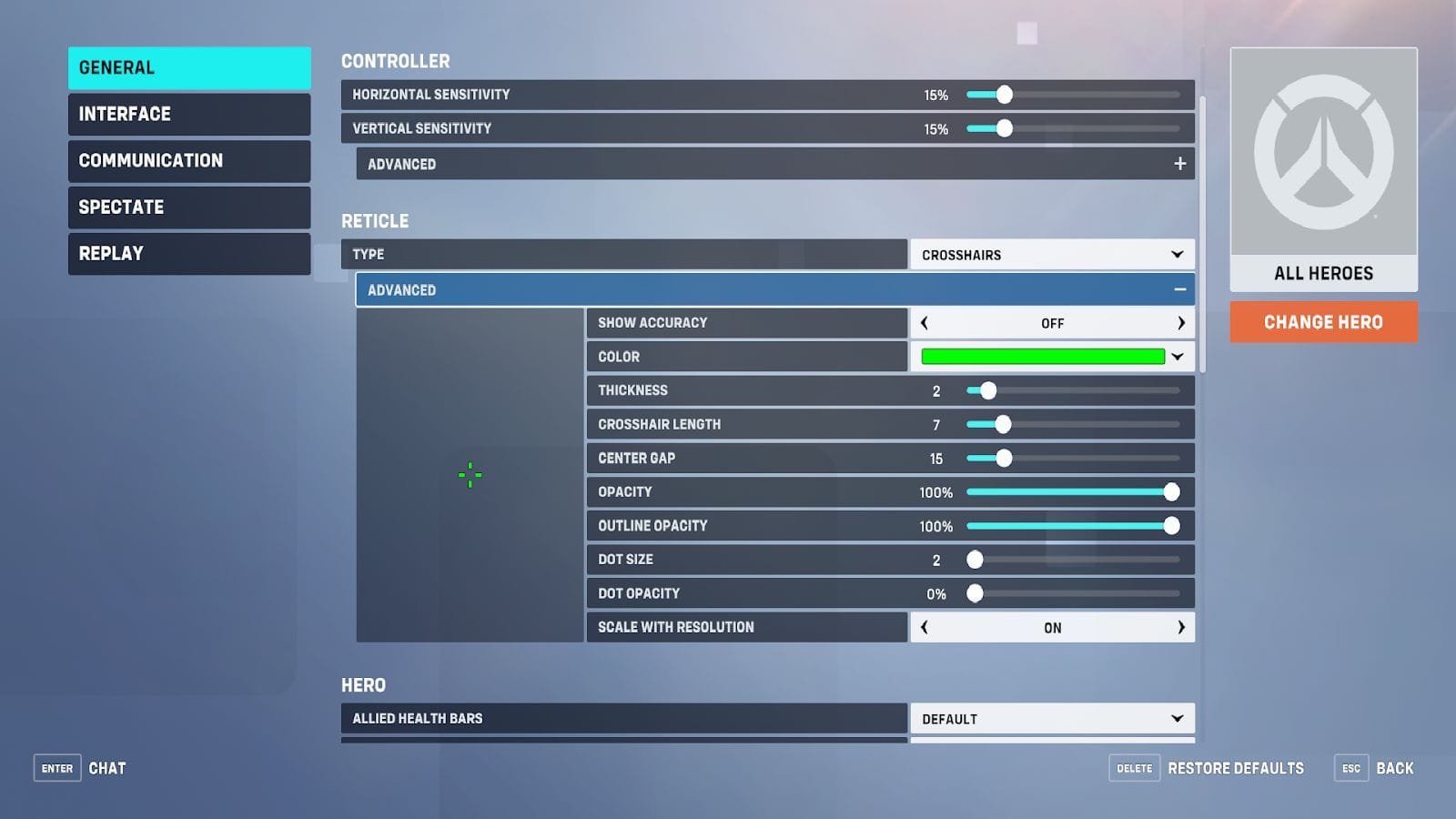Click the green crosshair preview panel
The height and width of the screenshot is (819, 1456).
[x=470, y=474]
